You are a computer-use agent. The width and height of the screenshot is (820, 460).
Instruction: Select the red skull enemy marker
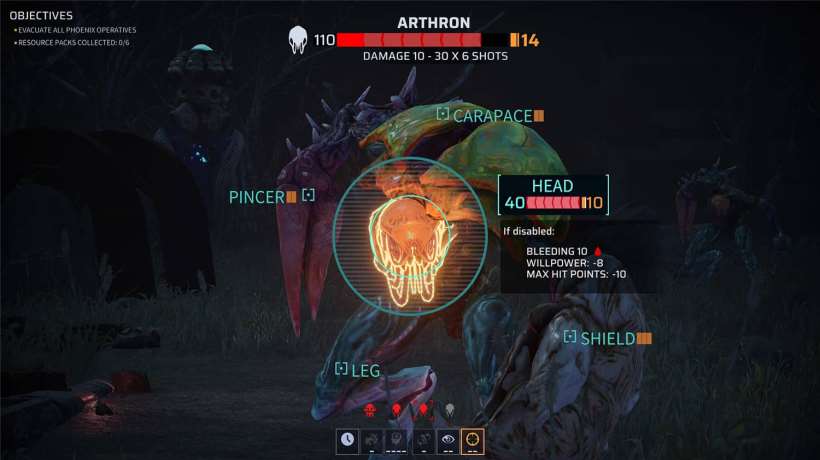coord(370,410)
